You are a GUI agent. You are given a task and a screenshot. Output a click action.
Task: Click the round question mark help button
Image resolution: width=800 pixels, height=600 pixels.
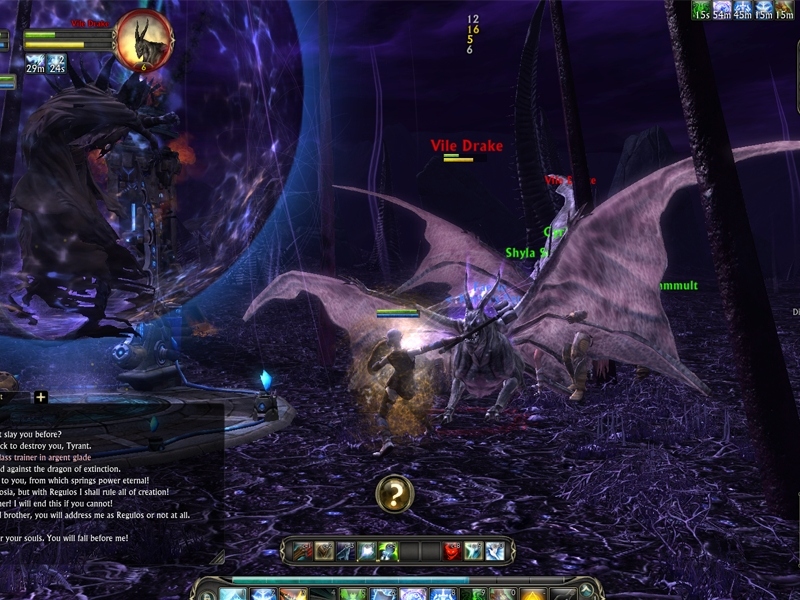[x=395, y=494]
